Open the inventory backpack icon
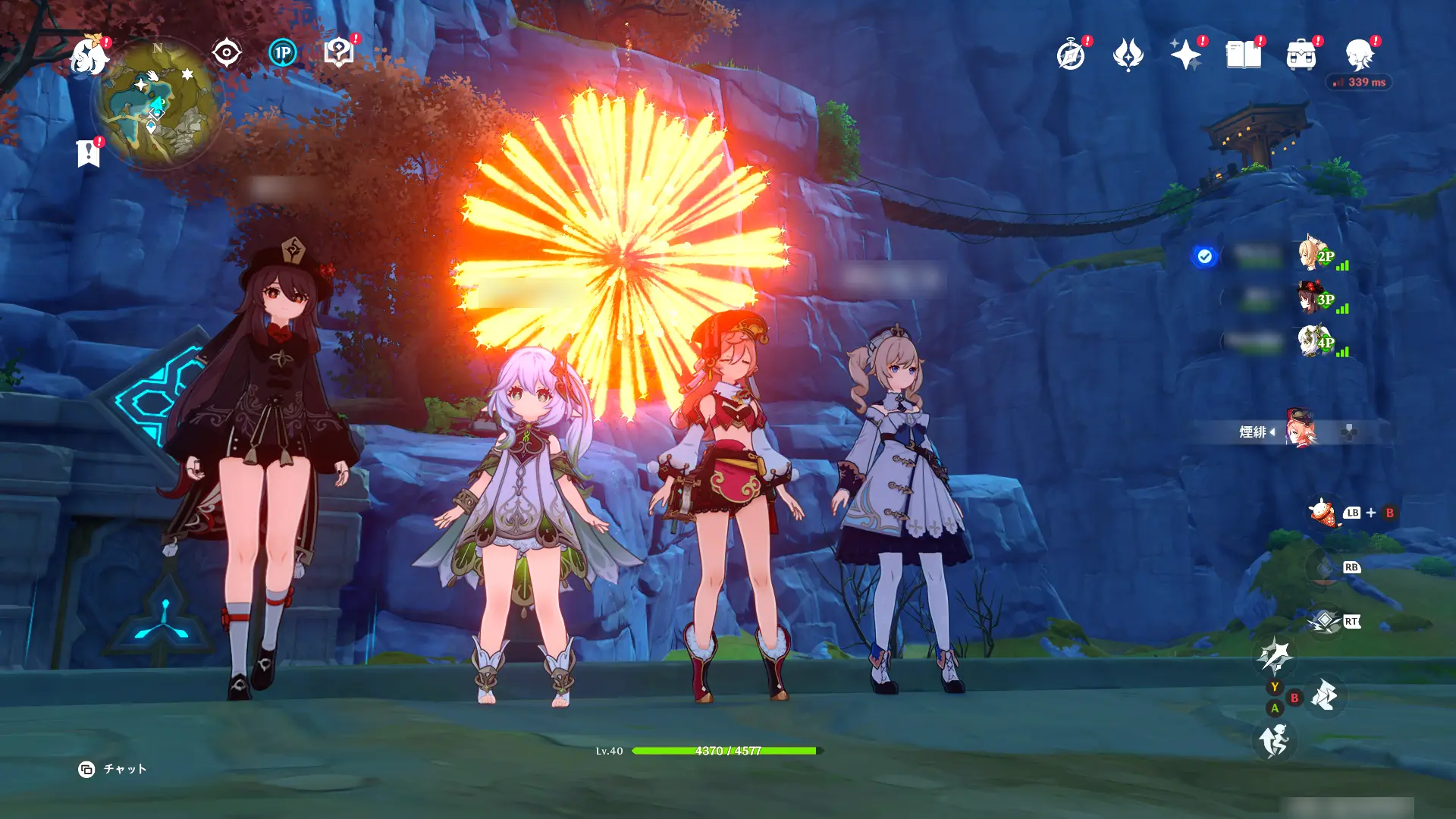The height and width of the screenshot is (819, 1456). 1301,55
